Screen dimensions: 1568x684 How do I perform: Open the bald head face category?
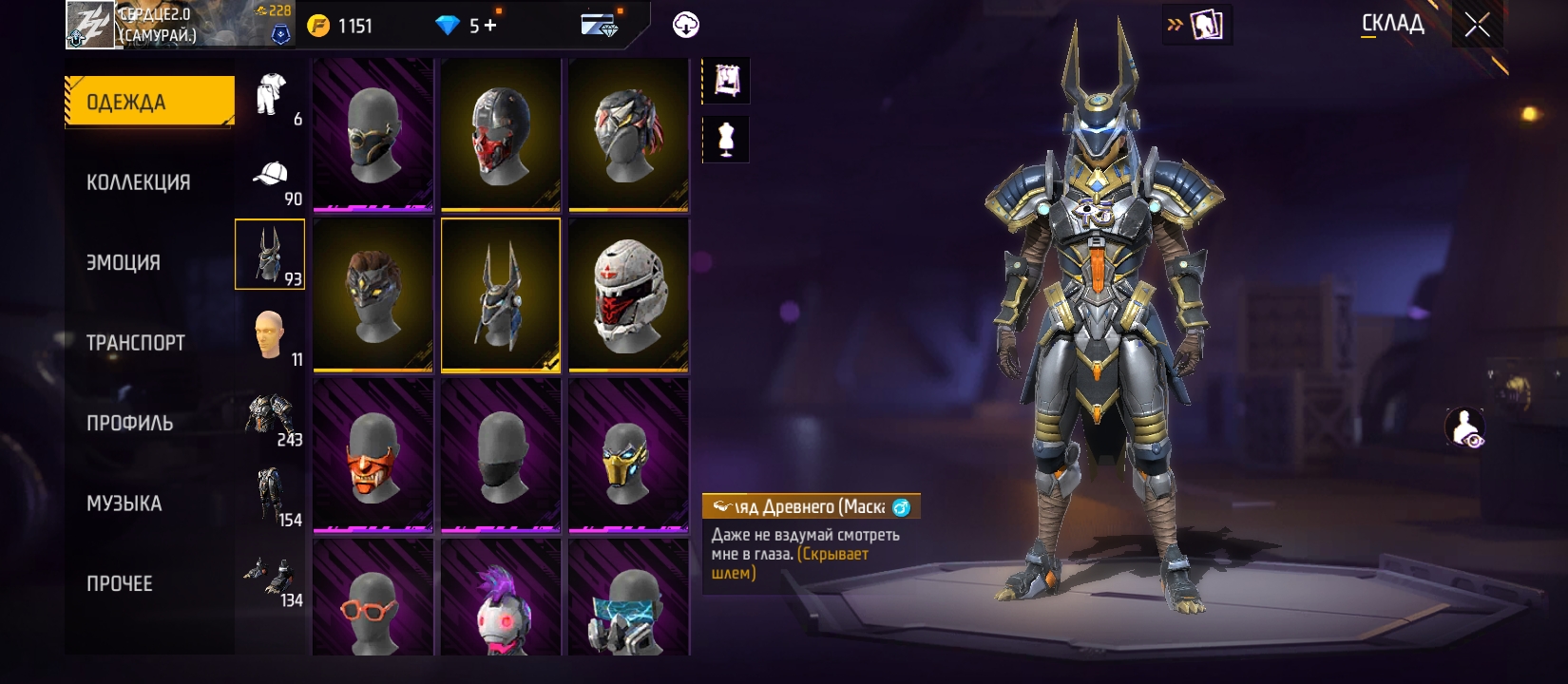[x=271, y=335]
